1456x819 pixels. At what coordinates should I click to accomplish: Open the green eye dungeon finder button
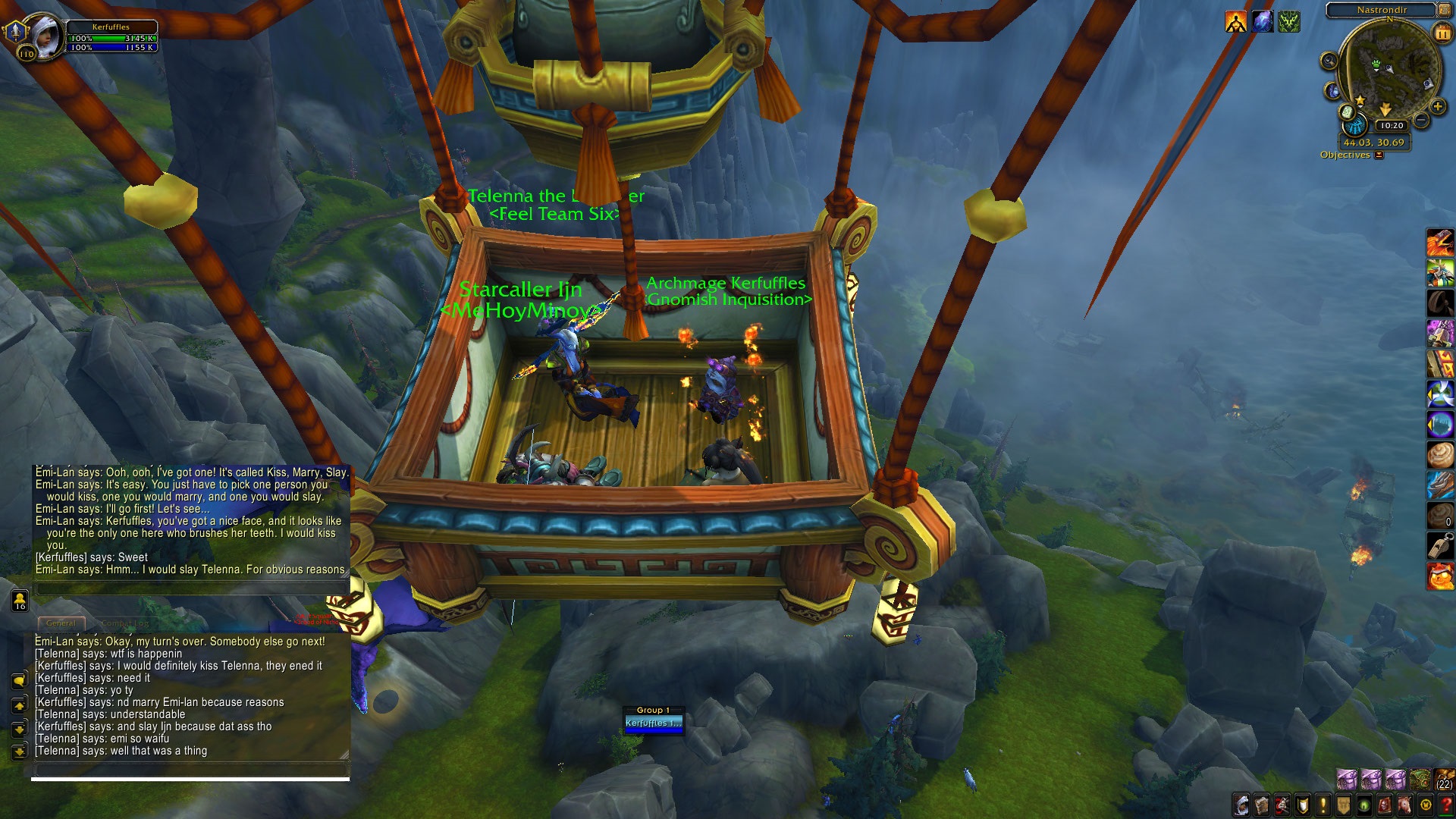click(x=1364, y=805)
